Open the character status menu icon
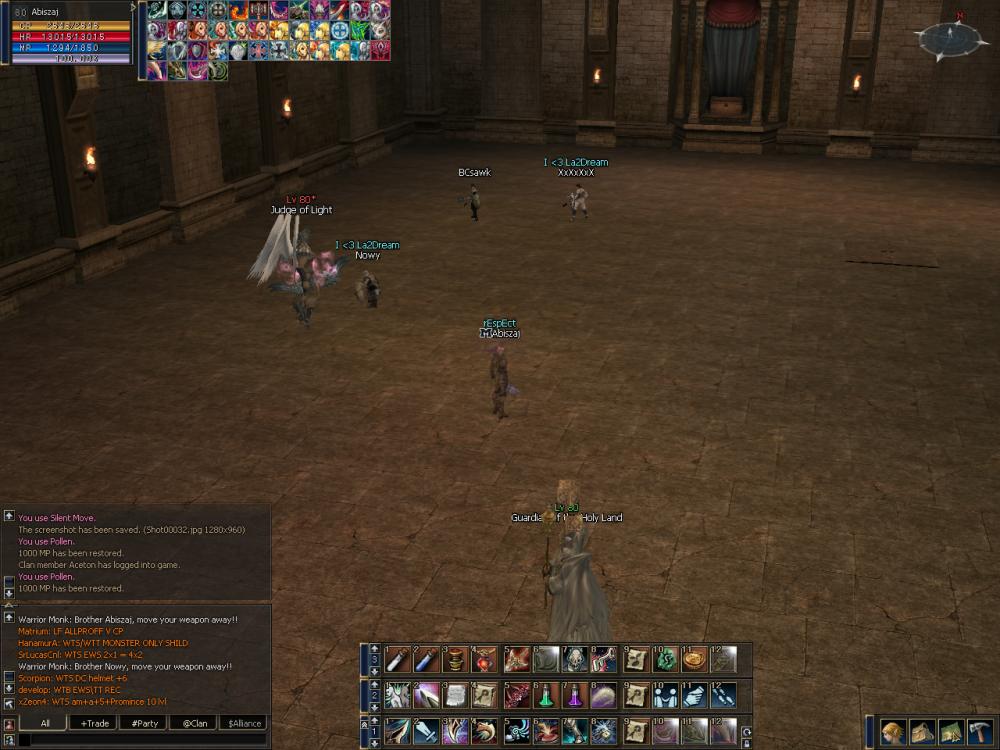 coord(893,732)
